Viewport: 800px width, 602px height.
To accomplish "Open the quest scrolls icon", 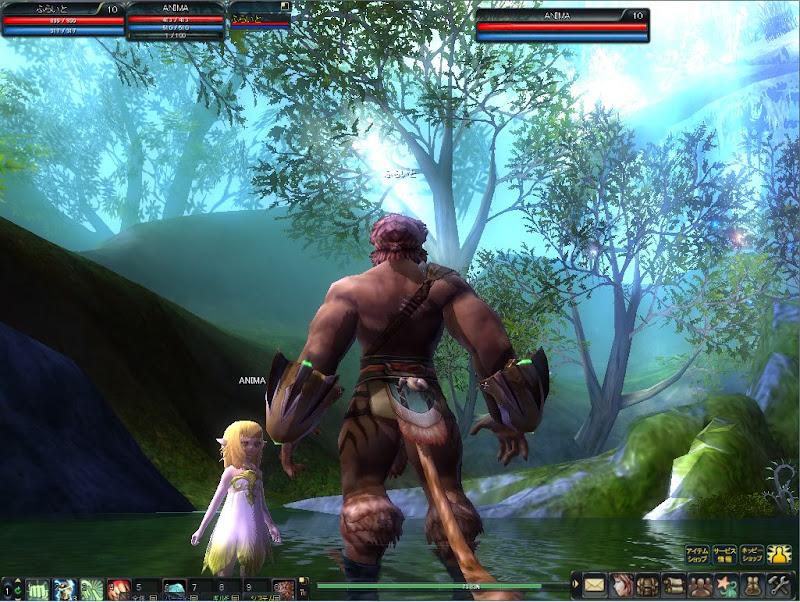I will click(673, 584).
